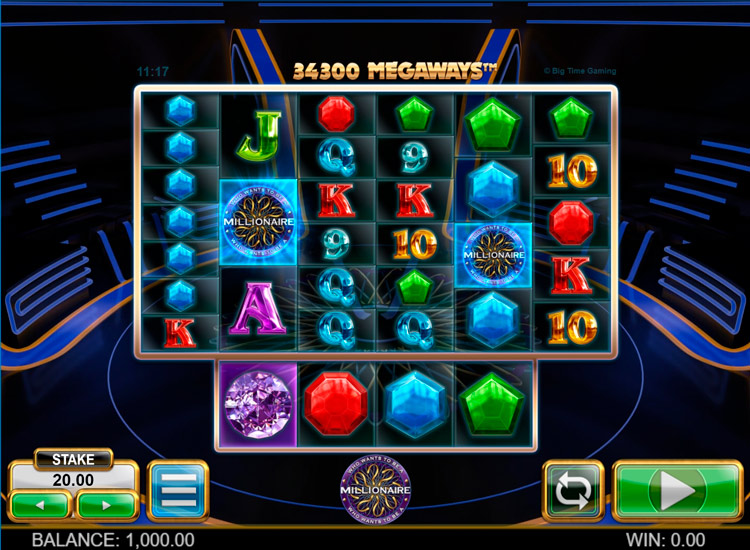This screenshot has width=750, height=550.
Task: Increase the stake with the right arrow
Action: pos(106,504)
